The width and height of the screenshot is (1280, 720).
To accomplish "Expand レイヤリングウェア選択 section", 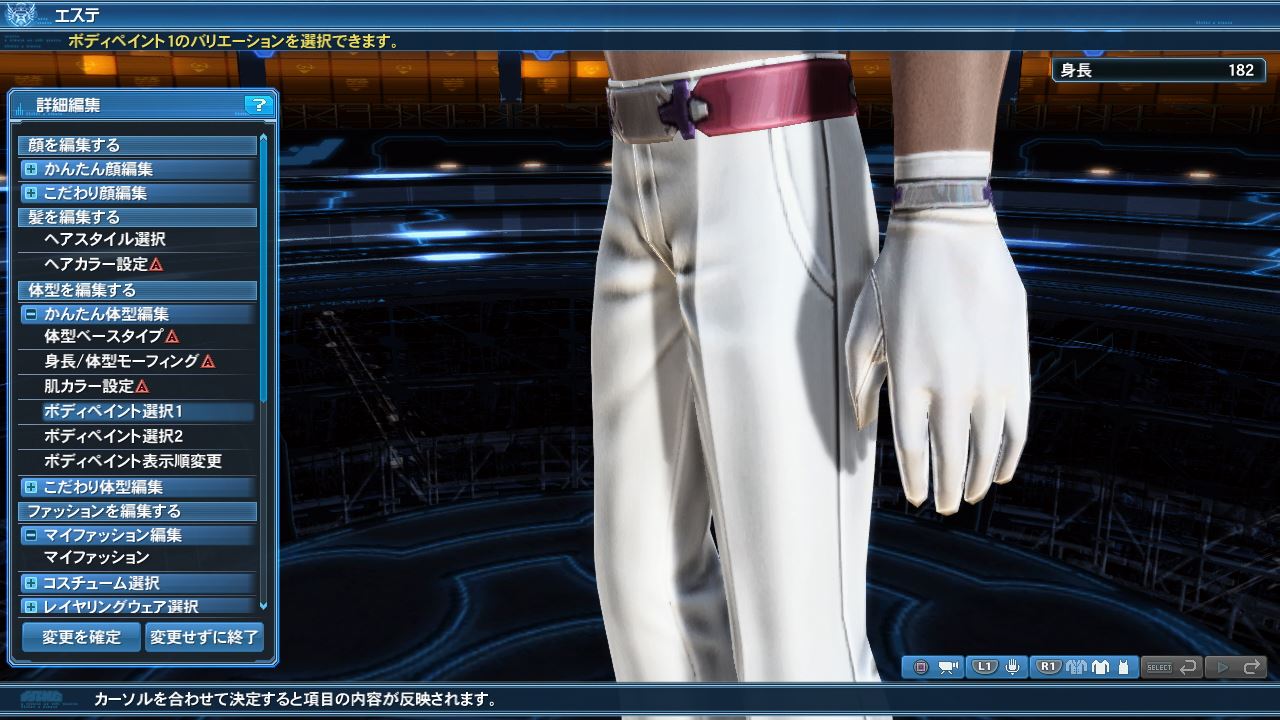I will [x=31, y=607].
